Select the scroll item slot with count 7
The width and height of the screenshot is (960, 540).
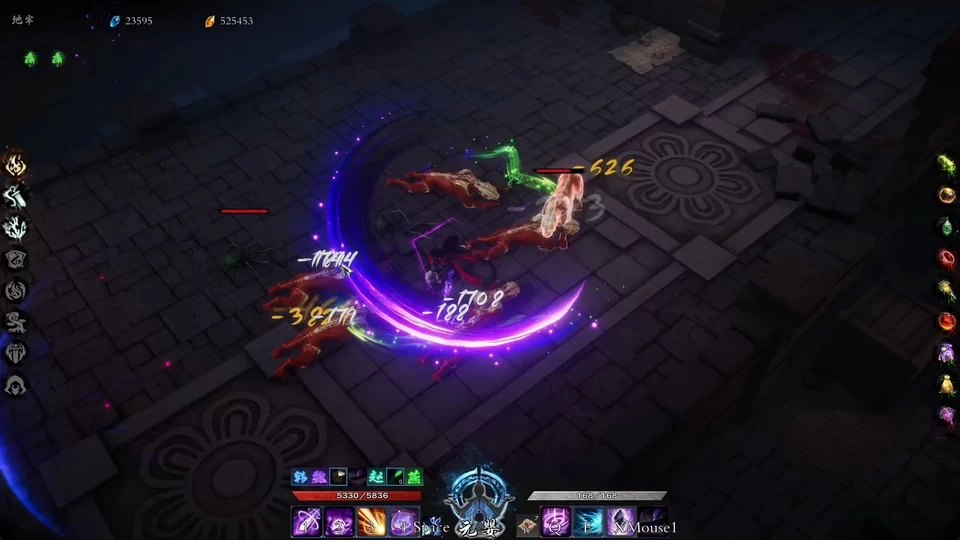click(x=526, y=524)
